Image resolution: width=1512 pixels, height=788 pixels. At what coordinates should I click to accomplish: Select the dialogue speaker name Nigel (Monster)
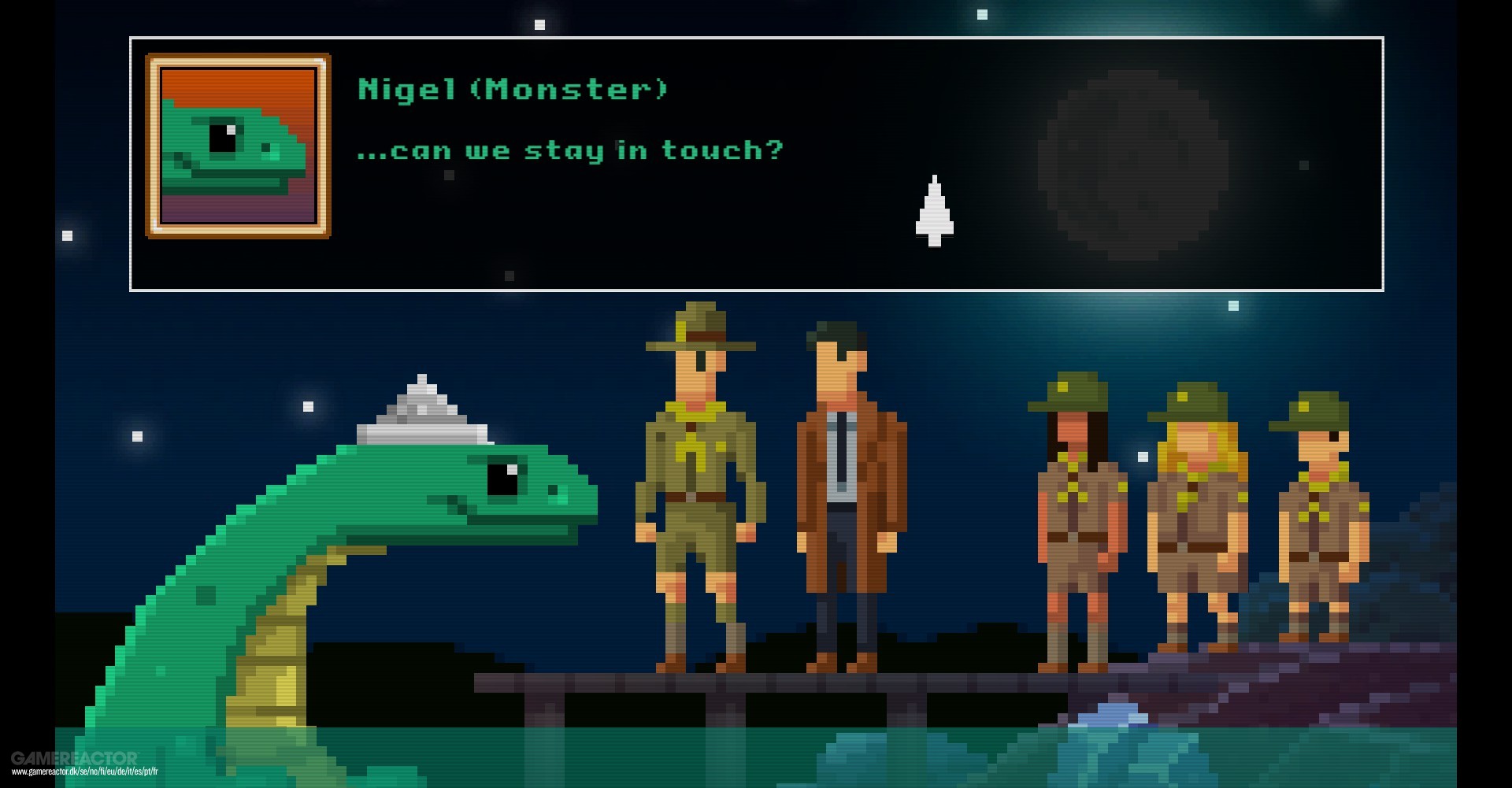(x=512, y=89)
